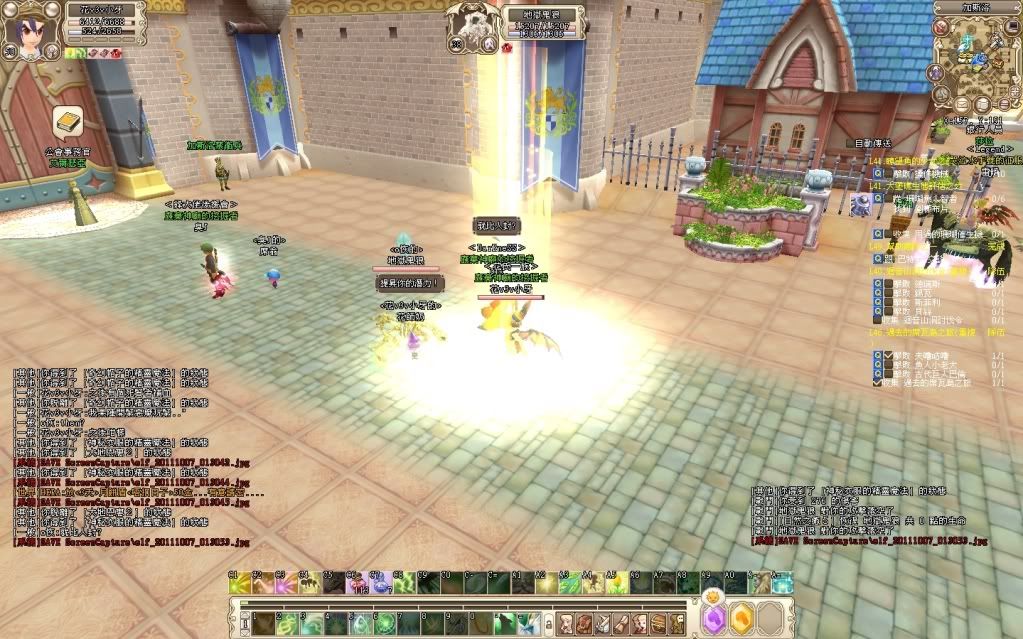Click the player character portrait
Image resolution: width=1023 pixels, height=639 pixels.
coord(24,26)
